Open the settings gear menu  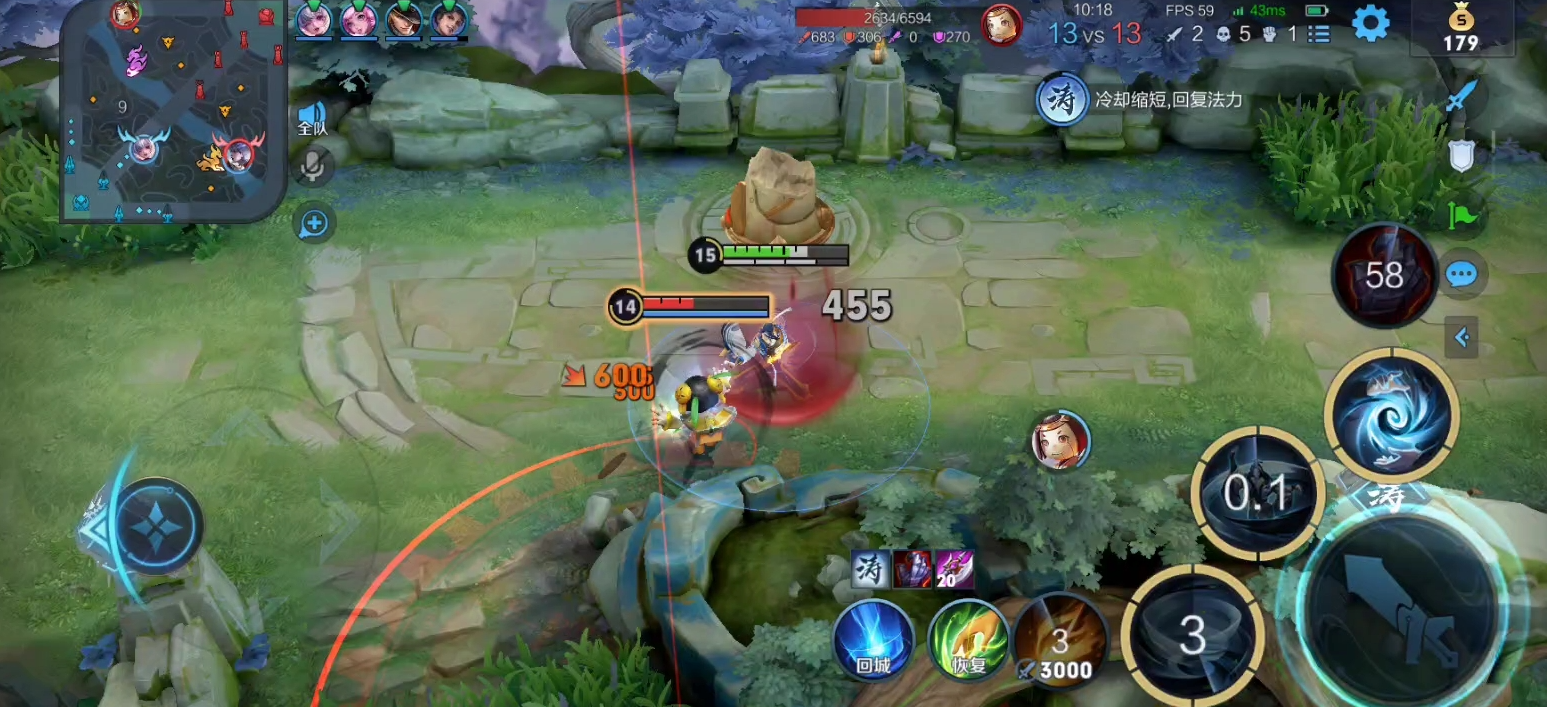click(x=1370, y=23)
